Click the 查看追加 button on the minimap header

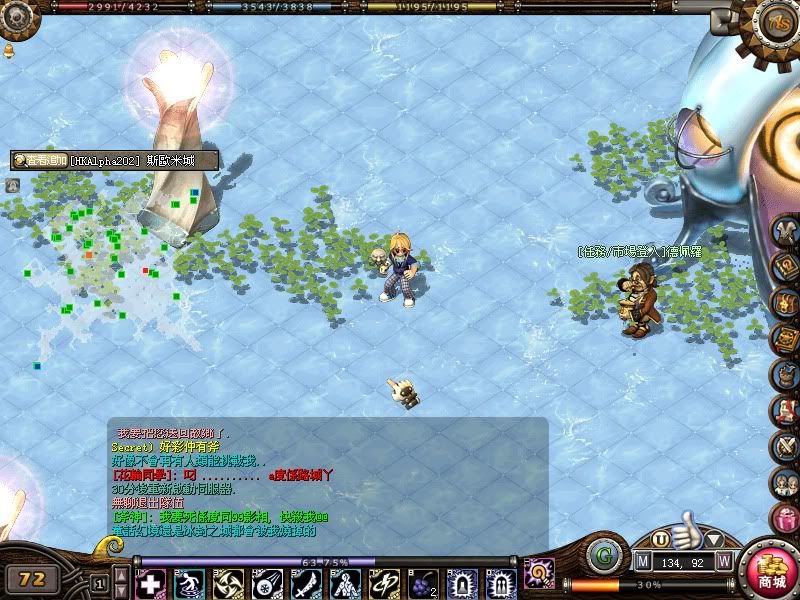point(41,160)
